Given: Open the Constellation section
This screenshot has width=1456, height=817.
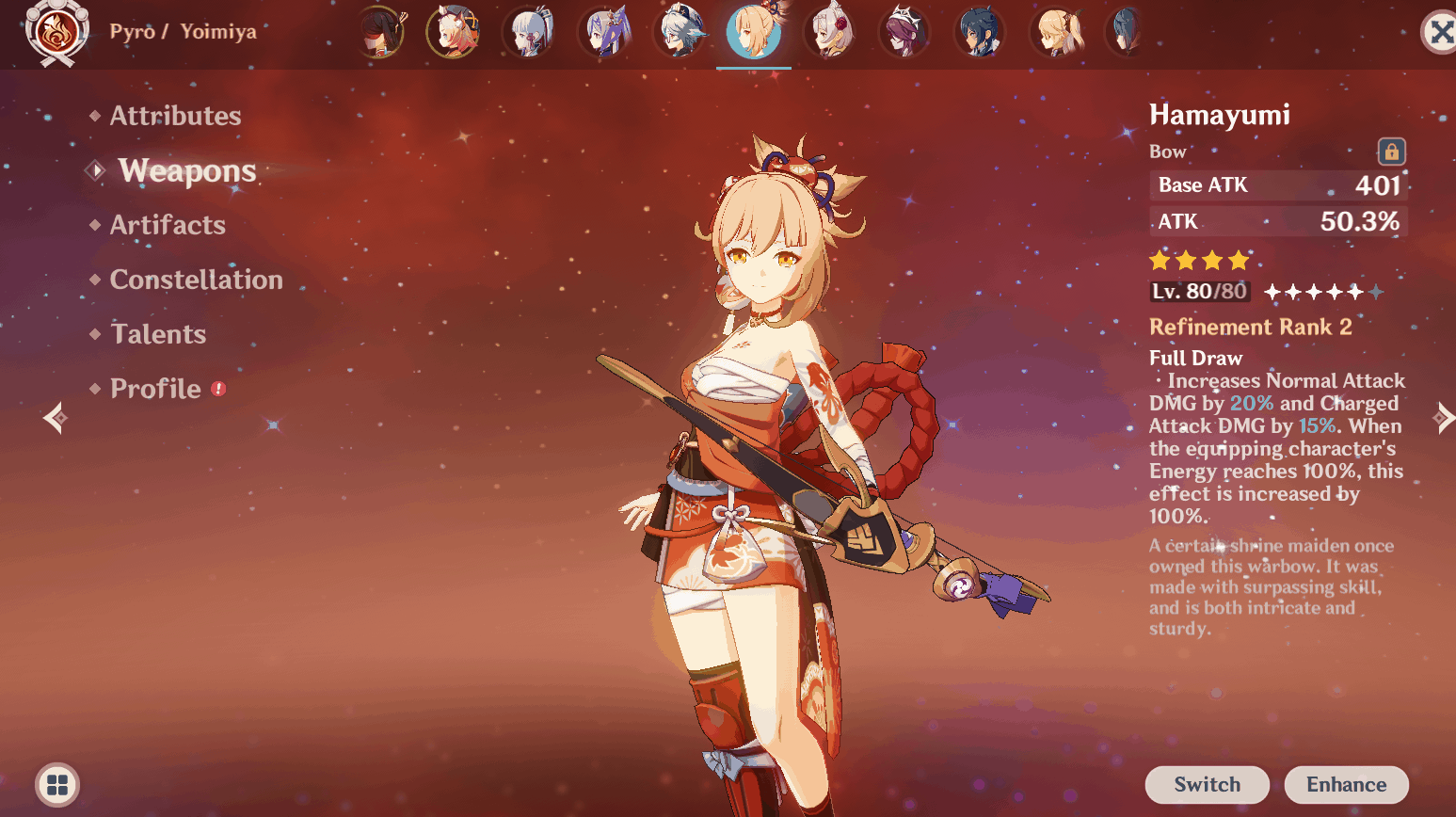Looking at the screenshot, I should tap(196, 280).
